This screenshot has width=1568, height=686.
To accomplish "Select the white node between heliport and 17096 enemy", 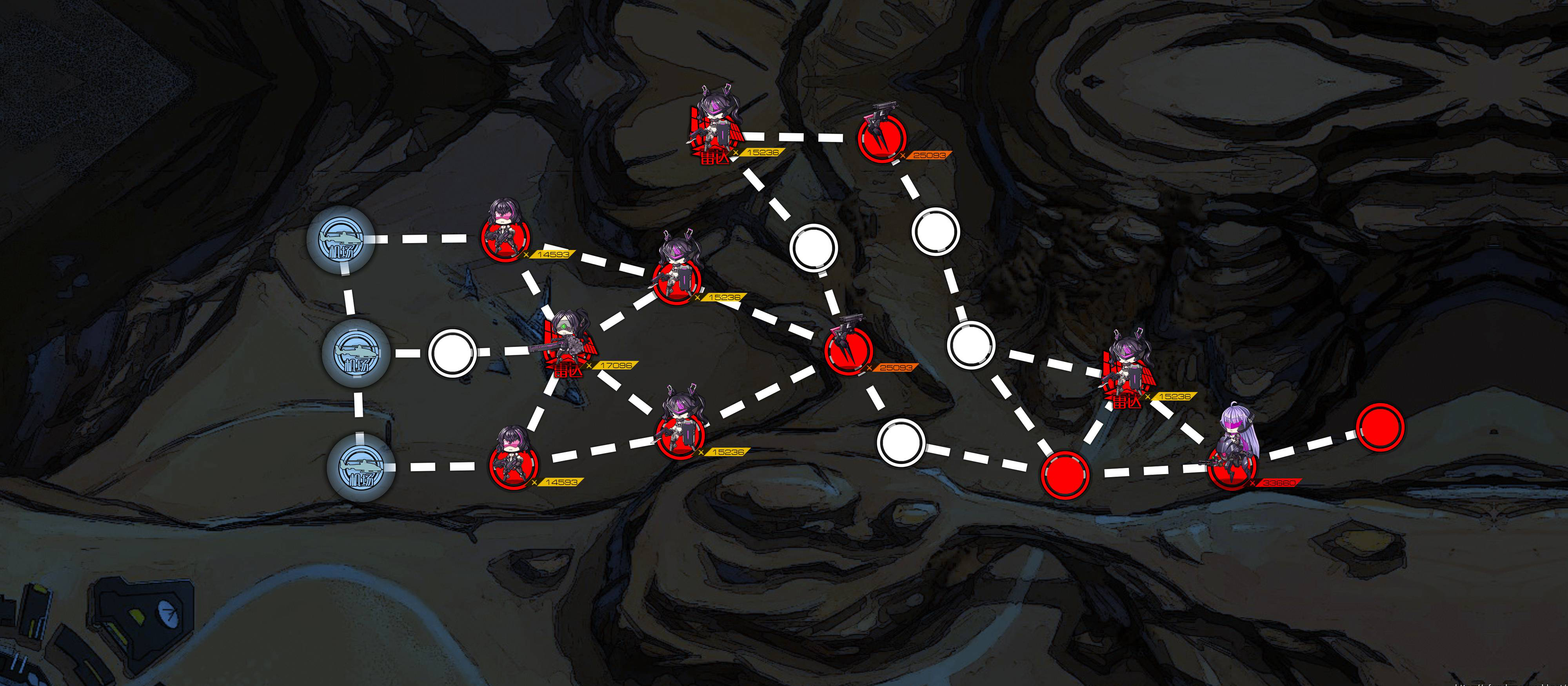I will click(452, 353).
